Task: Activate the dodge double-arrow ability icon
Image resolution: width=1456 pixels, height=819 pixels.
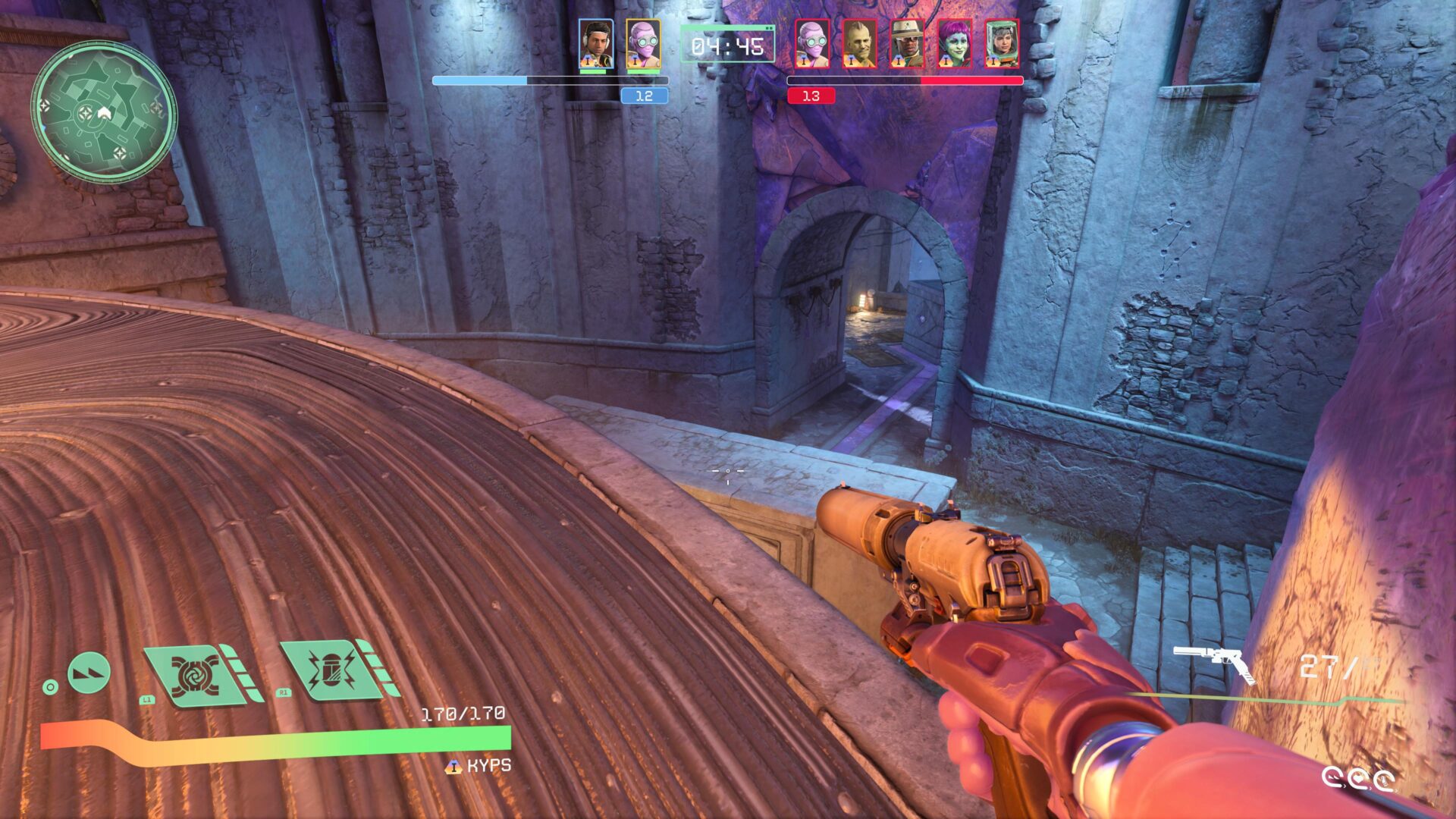Action: tap(89, 672)
